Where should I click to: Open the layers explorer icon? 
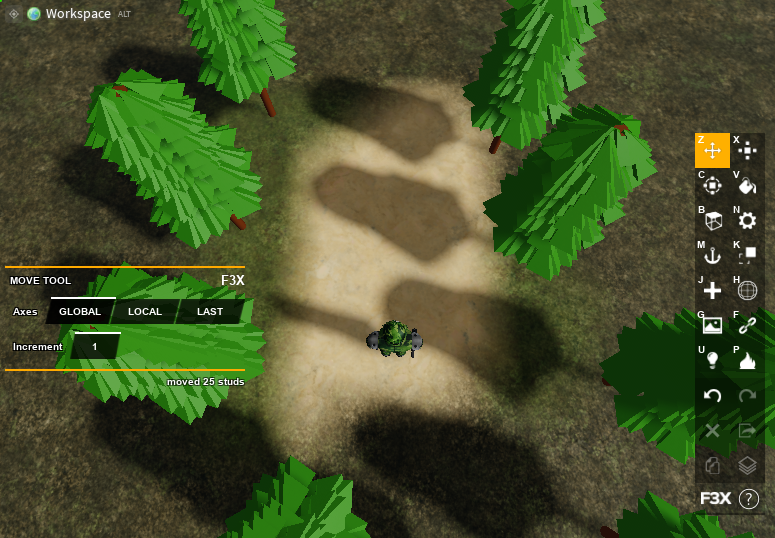[x=747, y=466]
